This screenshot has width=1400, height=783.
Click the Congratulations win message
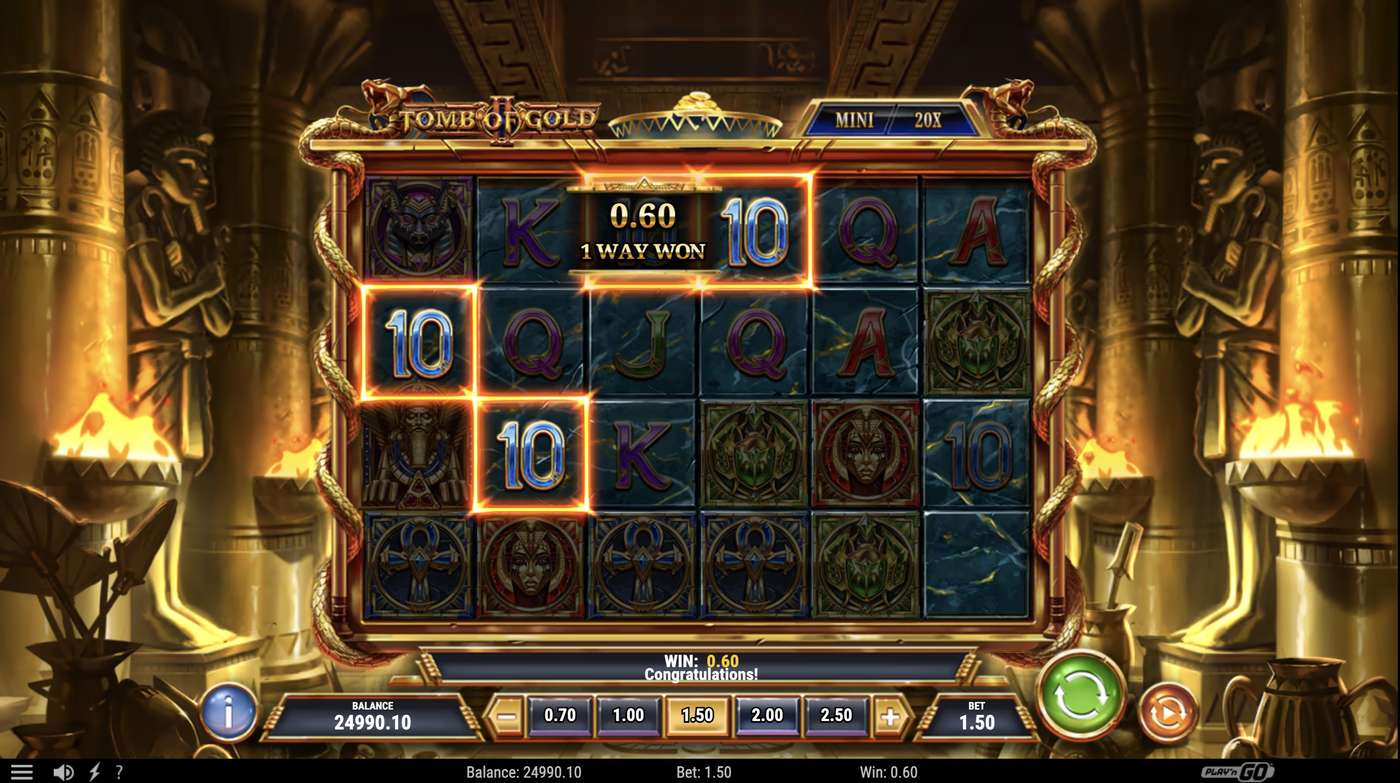tap(700, 672)
